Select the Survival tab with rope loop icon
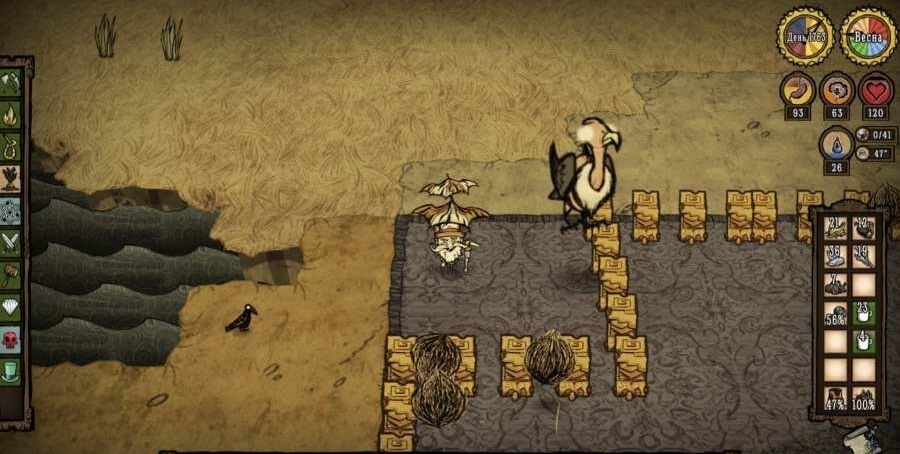The height and width of the screenshot is (454, 900). pos(11,146)
